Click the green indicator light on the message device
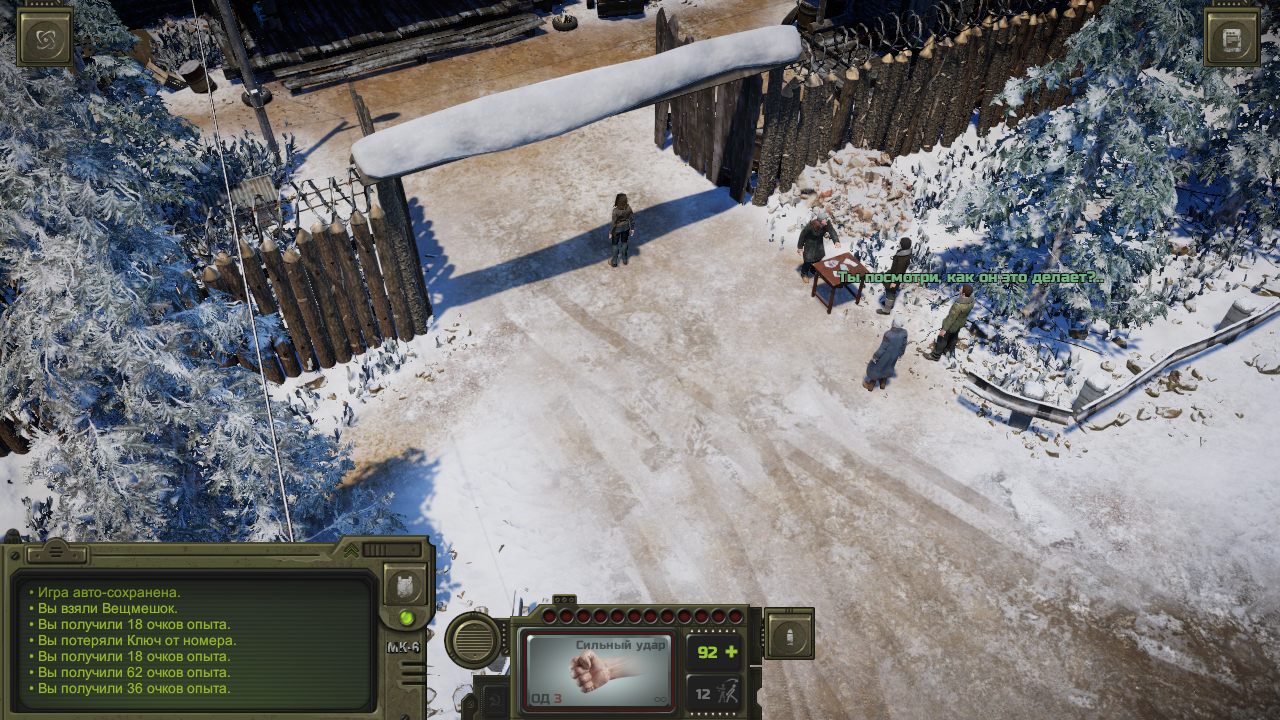1280x720 pixels. (406, 618)
